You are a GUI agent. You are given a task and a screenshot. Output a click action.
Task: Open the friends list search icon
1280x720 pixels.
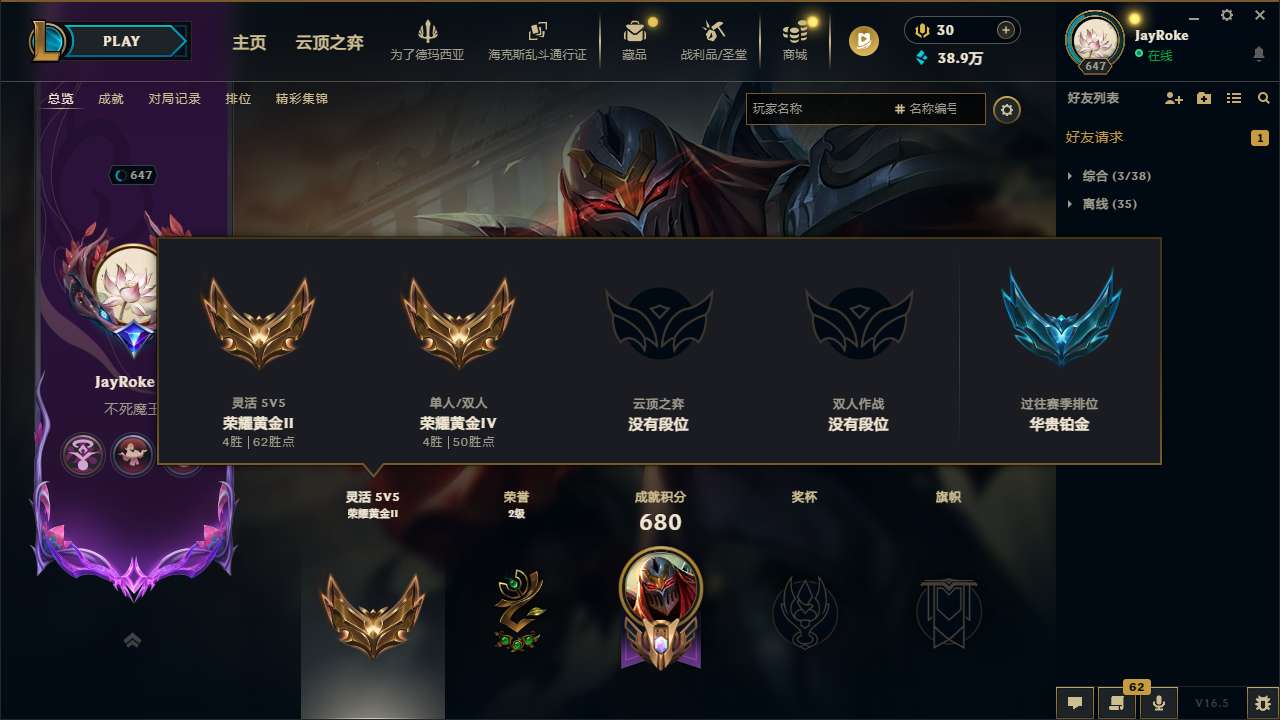click(x=1264, y=98)
